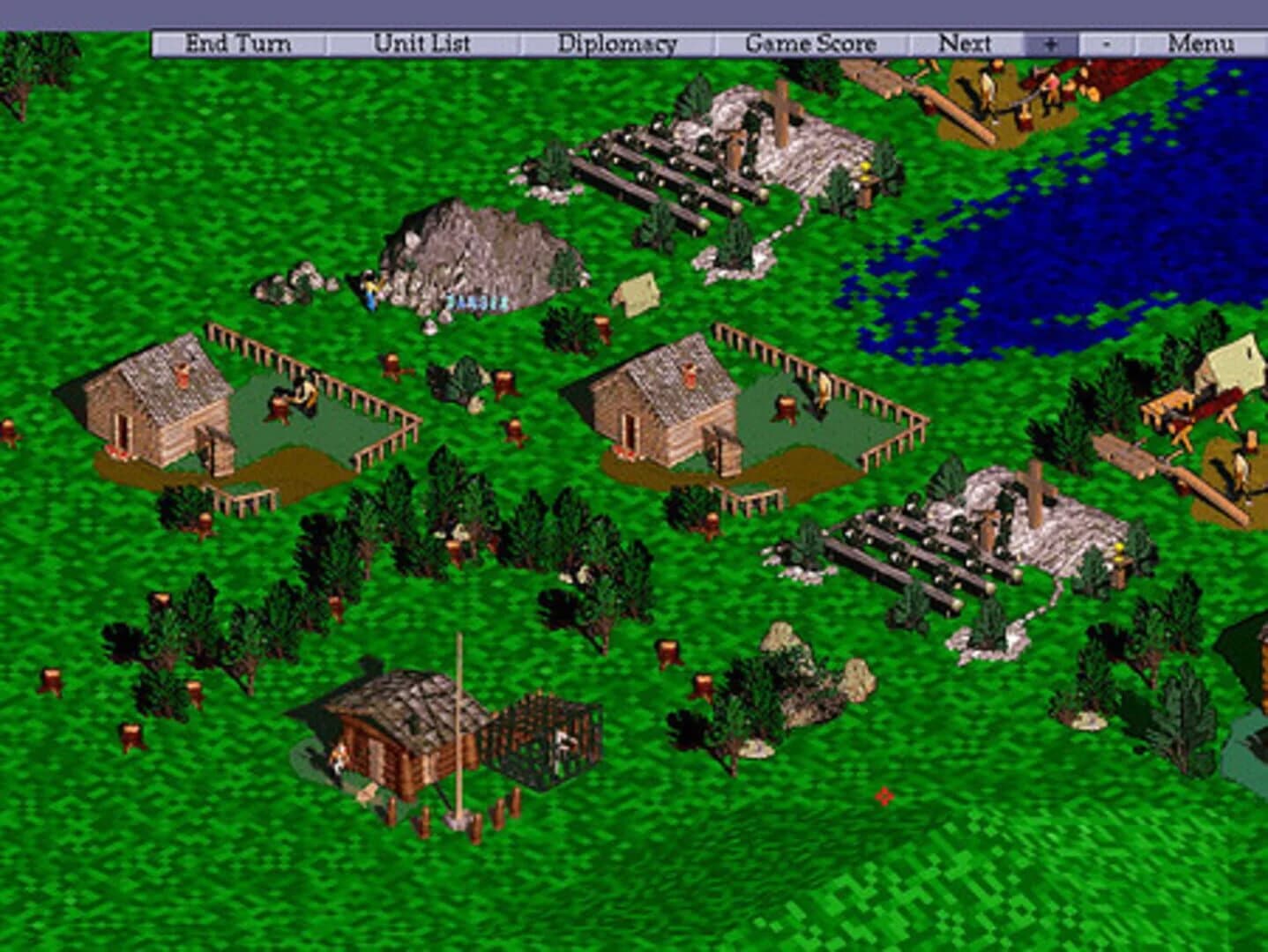
Task: Open the Unit List
Action: [x=423, y=41]
